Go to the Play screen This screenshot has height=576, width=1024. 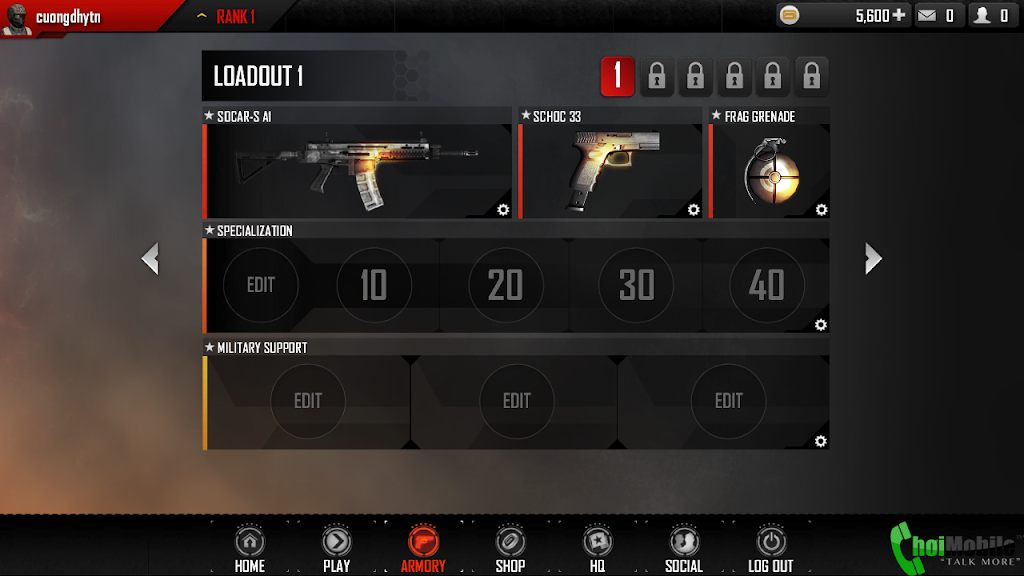336,548
